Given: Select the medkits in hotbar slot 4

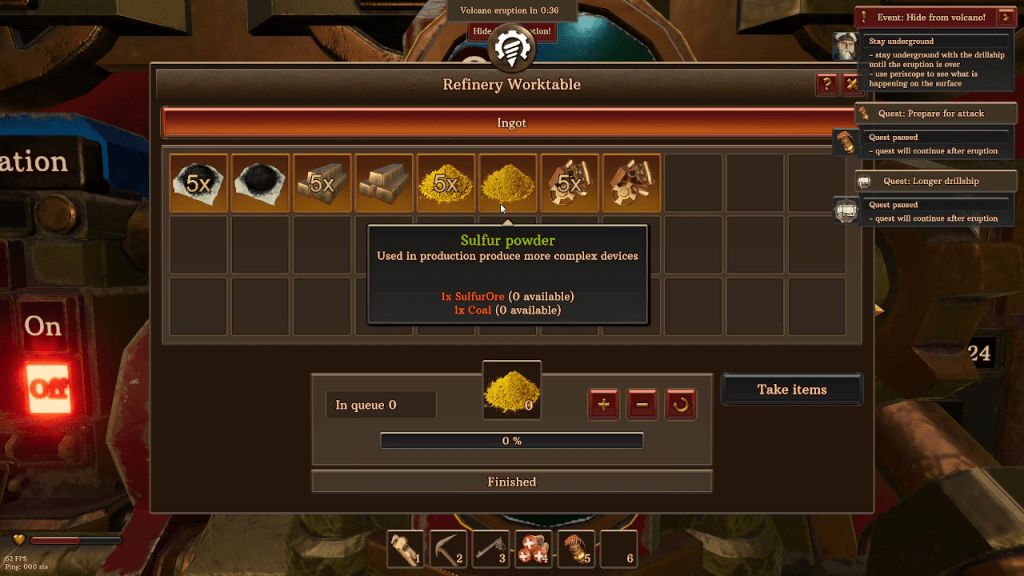Looking at the screenshot, I should click(531, 549).
